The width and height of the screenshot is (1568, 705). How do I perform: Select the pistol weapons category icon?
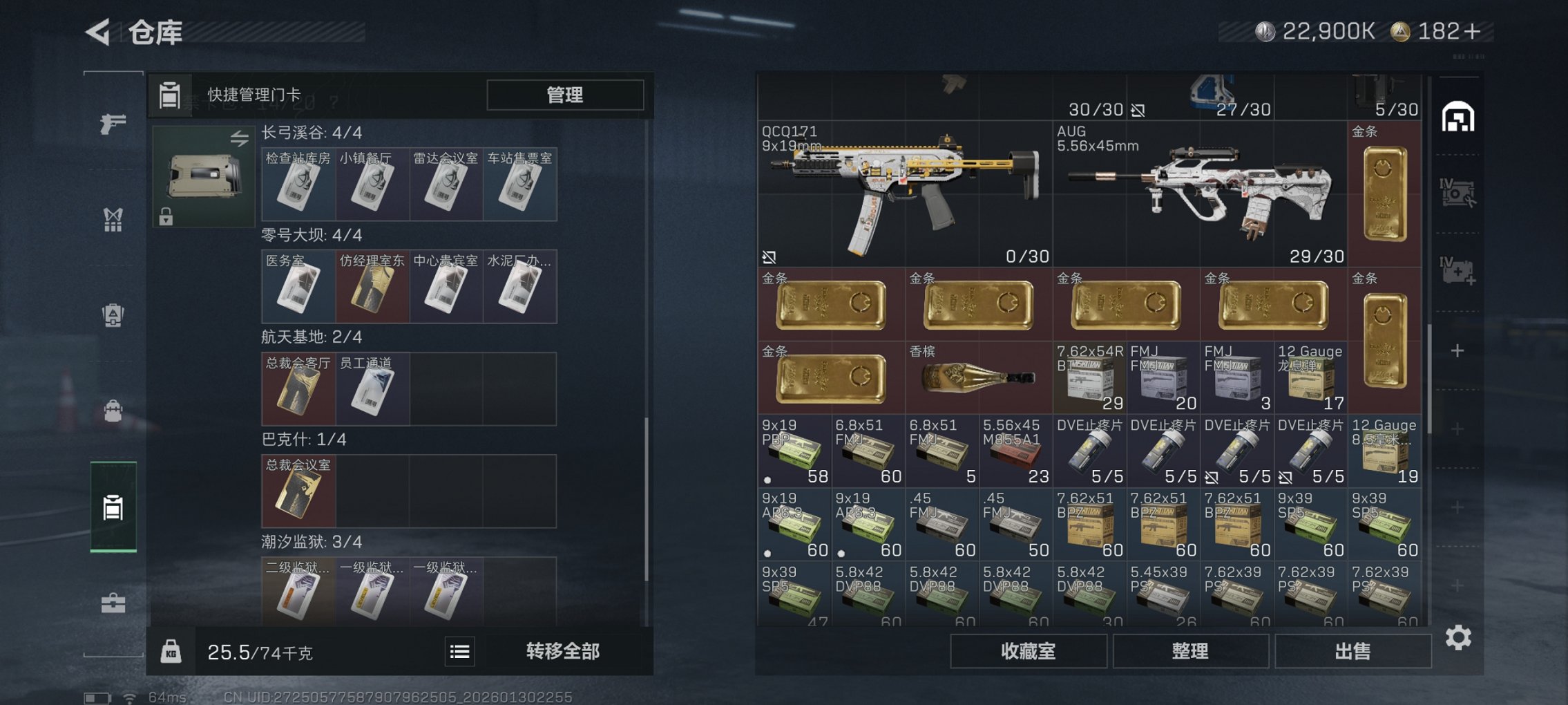point(113,123)
